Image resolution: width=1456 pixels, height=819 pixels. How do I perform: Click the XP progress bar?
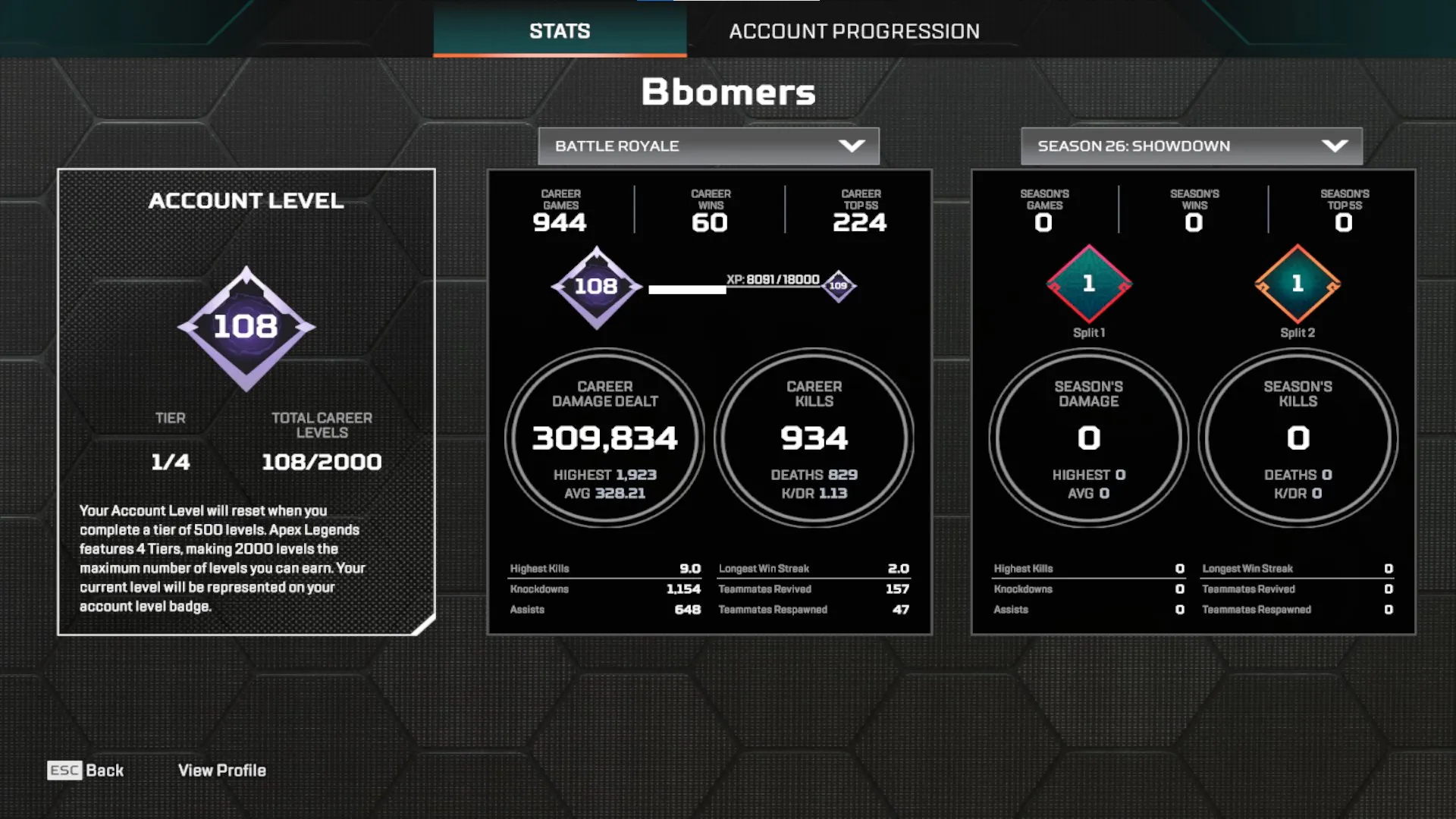tap(732, 289)
